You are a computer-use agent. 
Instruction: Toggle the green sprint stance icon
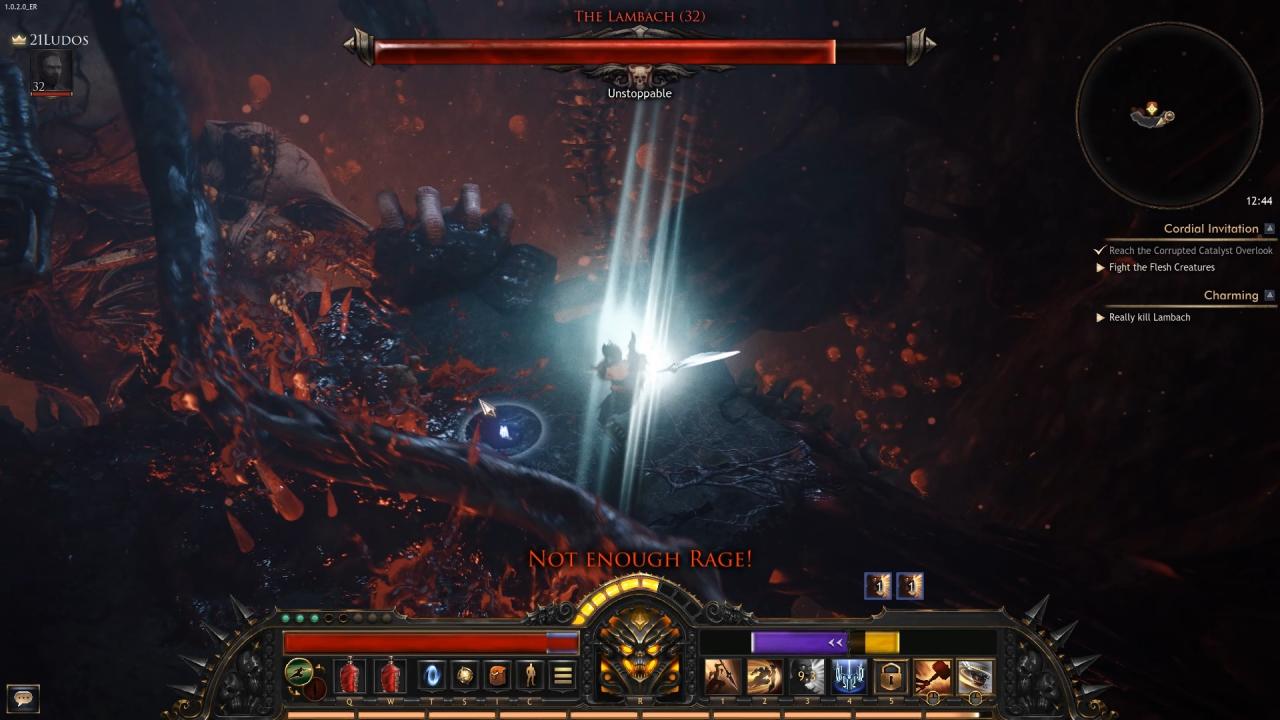(x=297, y=671)
